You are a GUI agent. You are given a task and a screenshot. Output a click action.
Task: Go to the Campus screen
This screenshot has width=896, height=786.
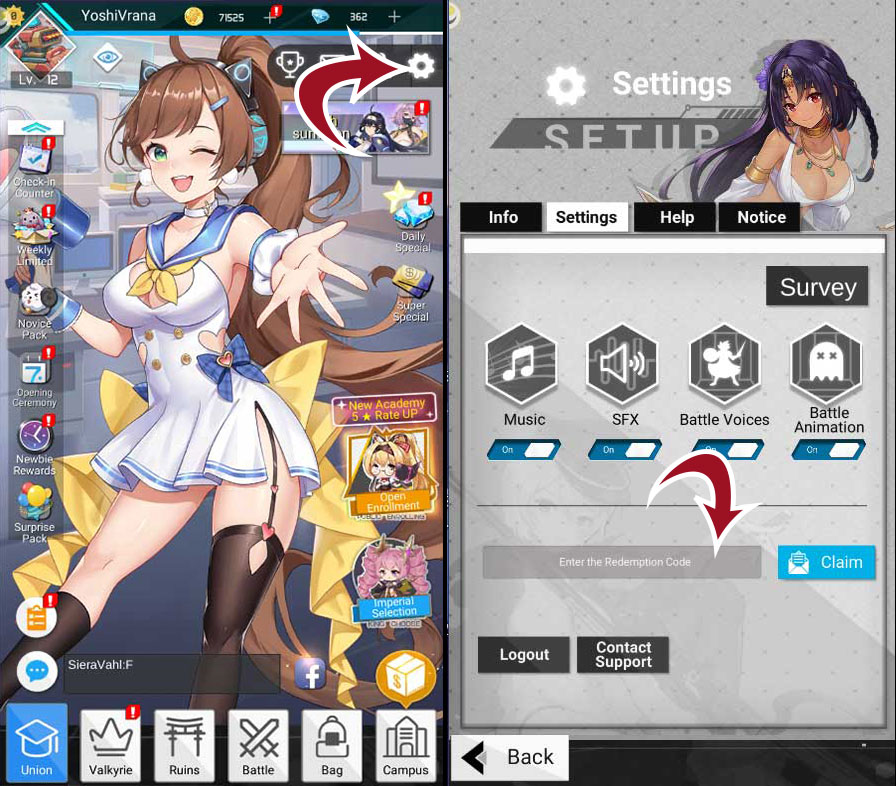point(406,744)
